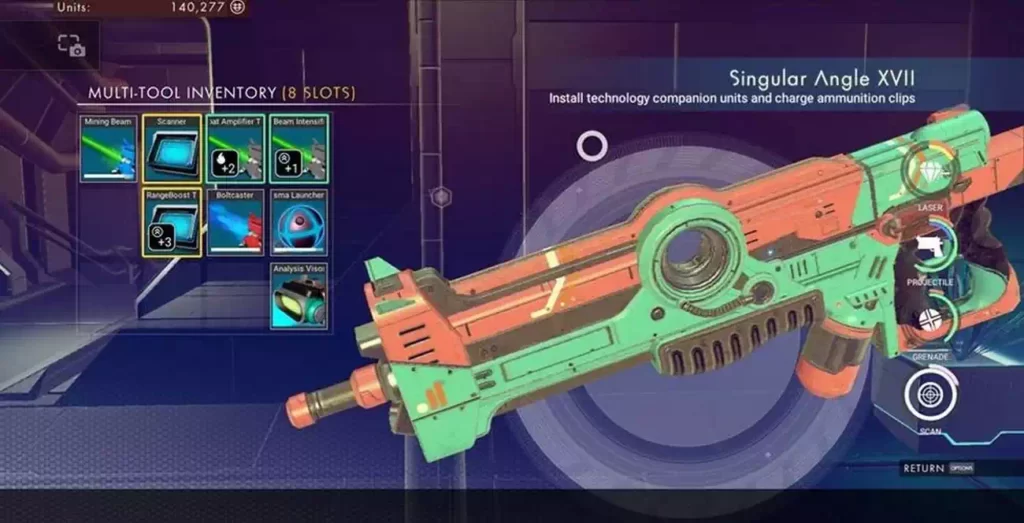Choose the Heat Amplifier +2 slot
This screenshot has height=523, width=1024.
(235, 148)
